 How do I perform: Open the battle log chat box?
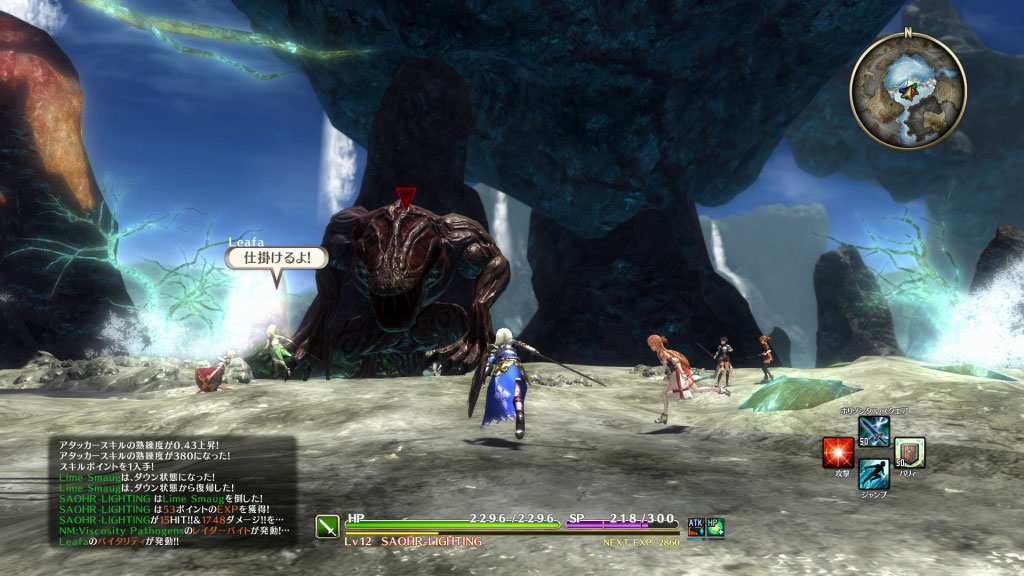[x=173, y=491]
